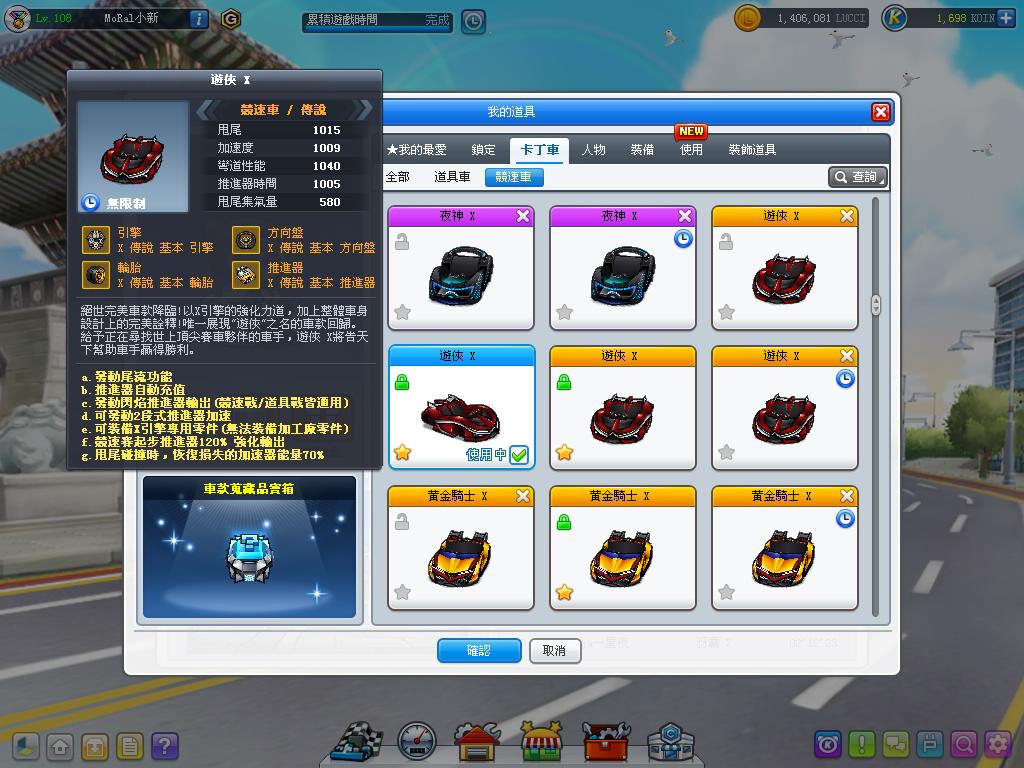The height and width of the screenshot is (768, 1024).
Task: Open the 查詢 search button
Action: coord(857,177)
